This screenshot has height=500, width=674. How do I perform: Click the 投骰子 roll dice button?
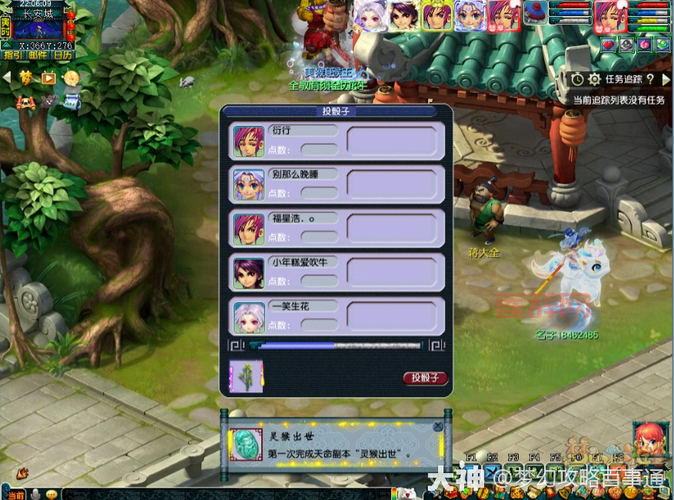pyautogui.click(x=425, y=378)
